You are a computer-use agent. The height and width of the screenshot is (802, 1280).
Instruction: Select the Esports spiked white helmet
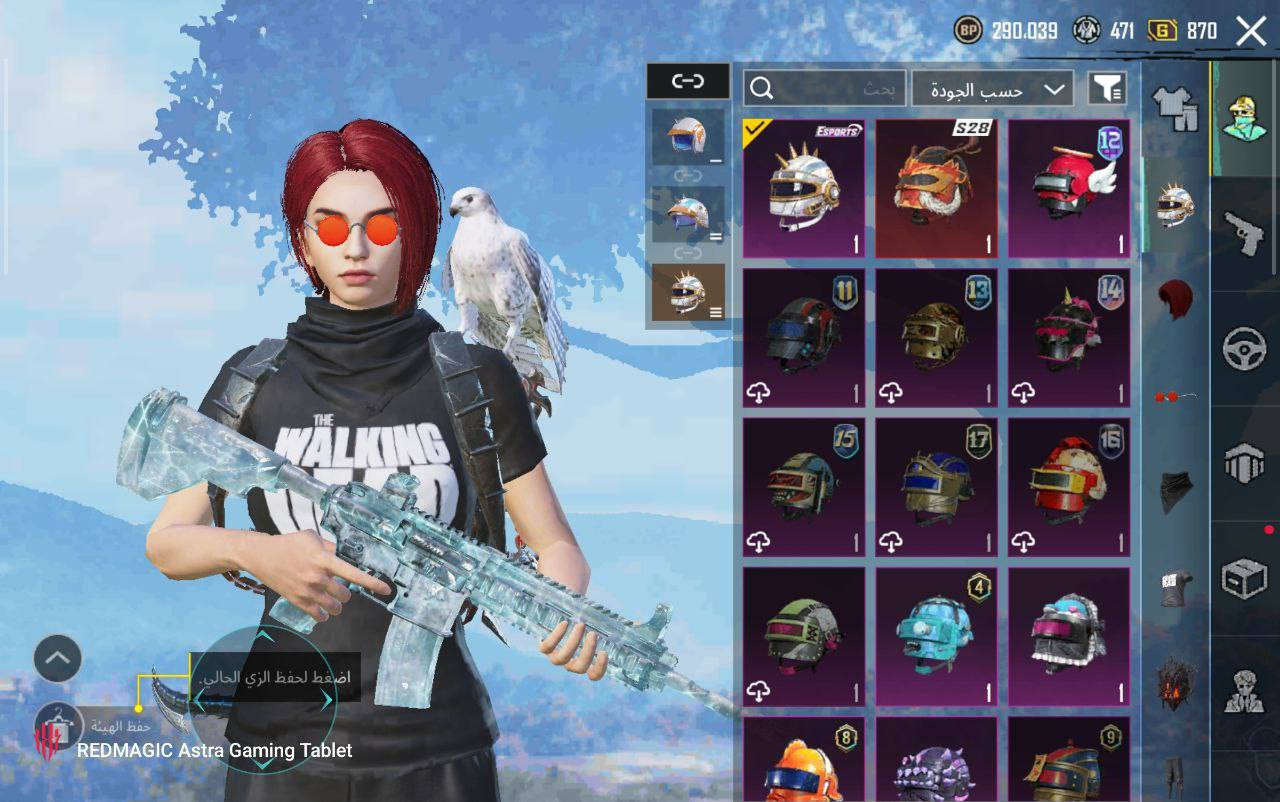point(804,189)
